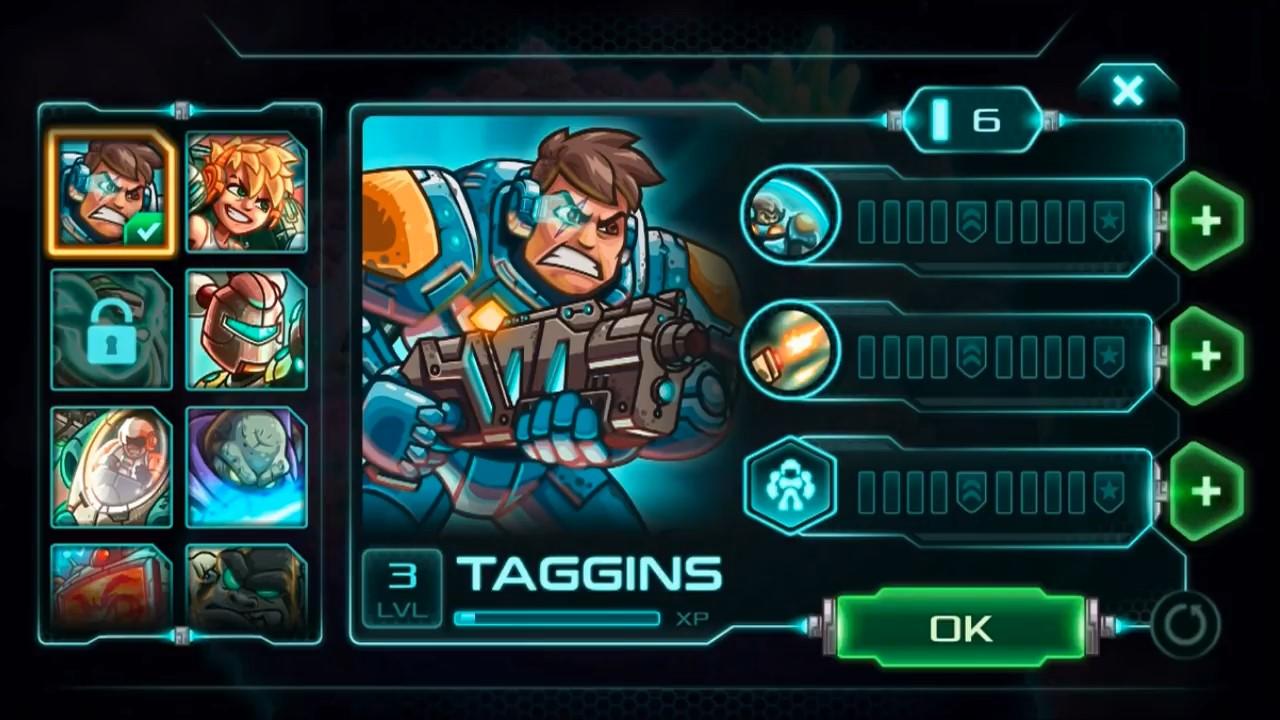Screen dimensions: 1280x720
Task: Click the upgrade points counter showing 6
Action: (x=972, y=119)
